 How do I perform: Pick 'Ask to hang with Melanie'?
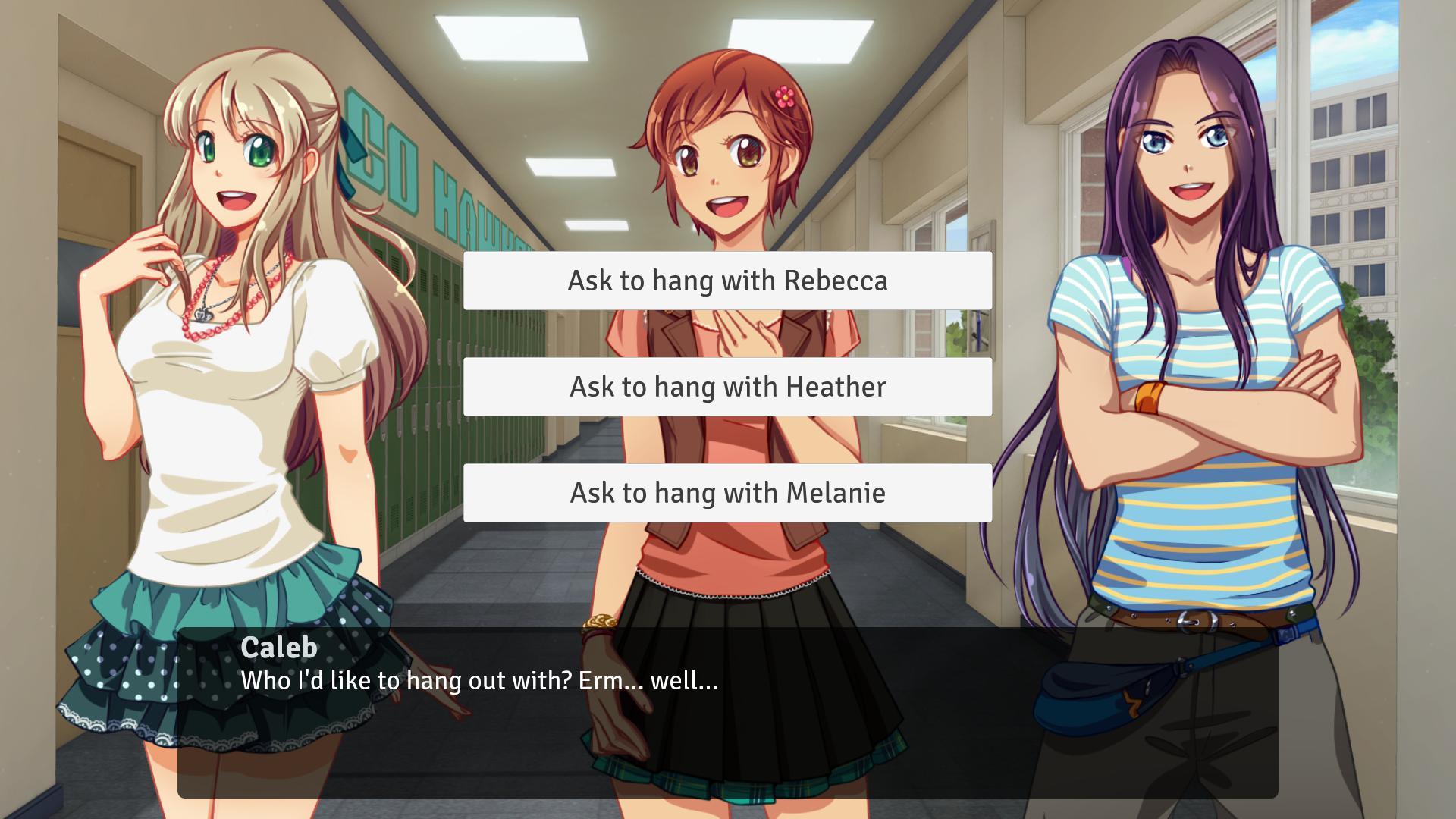(727, 493)
